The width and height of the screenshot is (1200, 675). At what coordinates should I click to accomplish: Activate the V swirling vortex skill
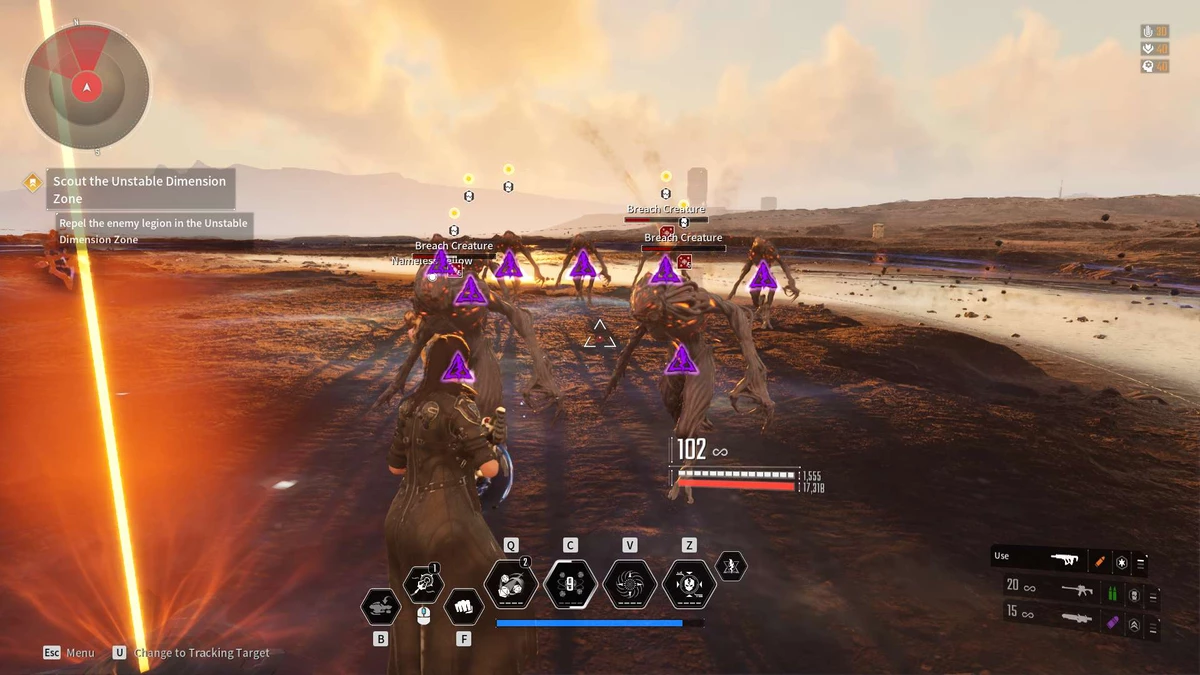click(x=630, y=584)
